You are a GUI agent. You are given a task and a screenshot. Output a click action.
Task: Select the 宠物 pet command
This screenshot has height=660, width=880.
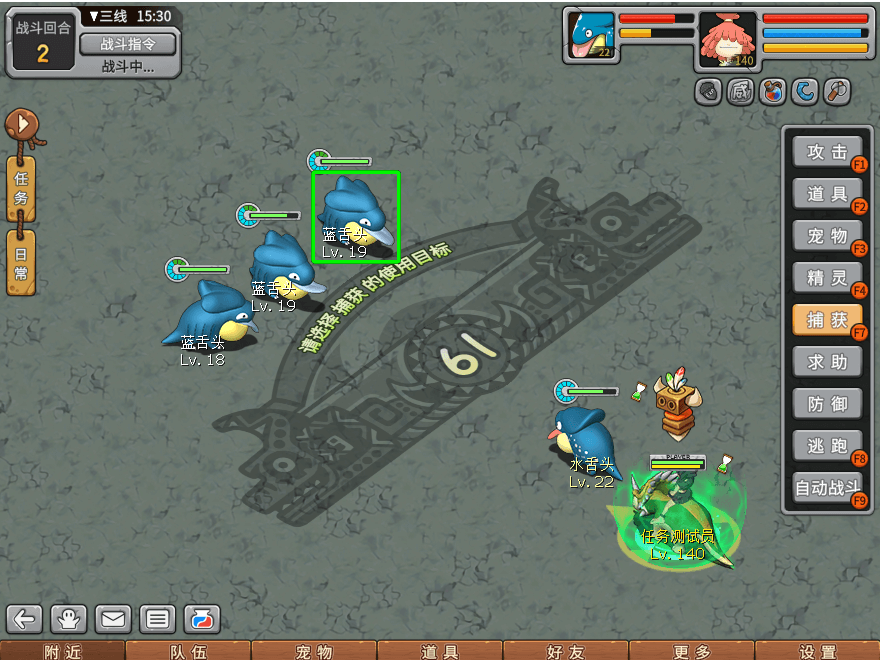[827, 236]
